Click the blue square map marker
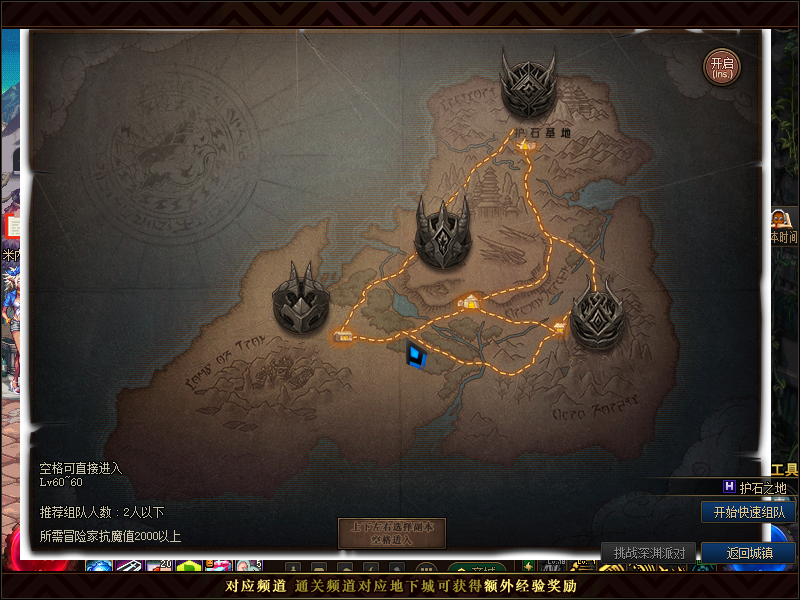Viewport: 800px width, 600px height. click(416, 354)
